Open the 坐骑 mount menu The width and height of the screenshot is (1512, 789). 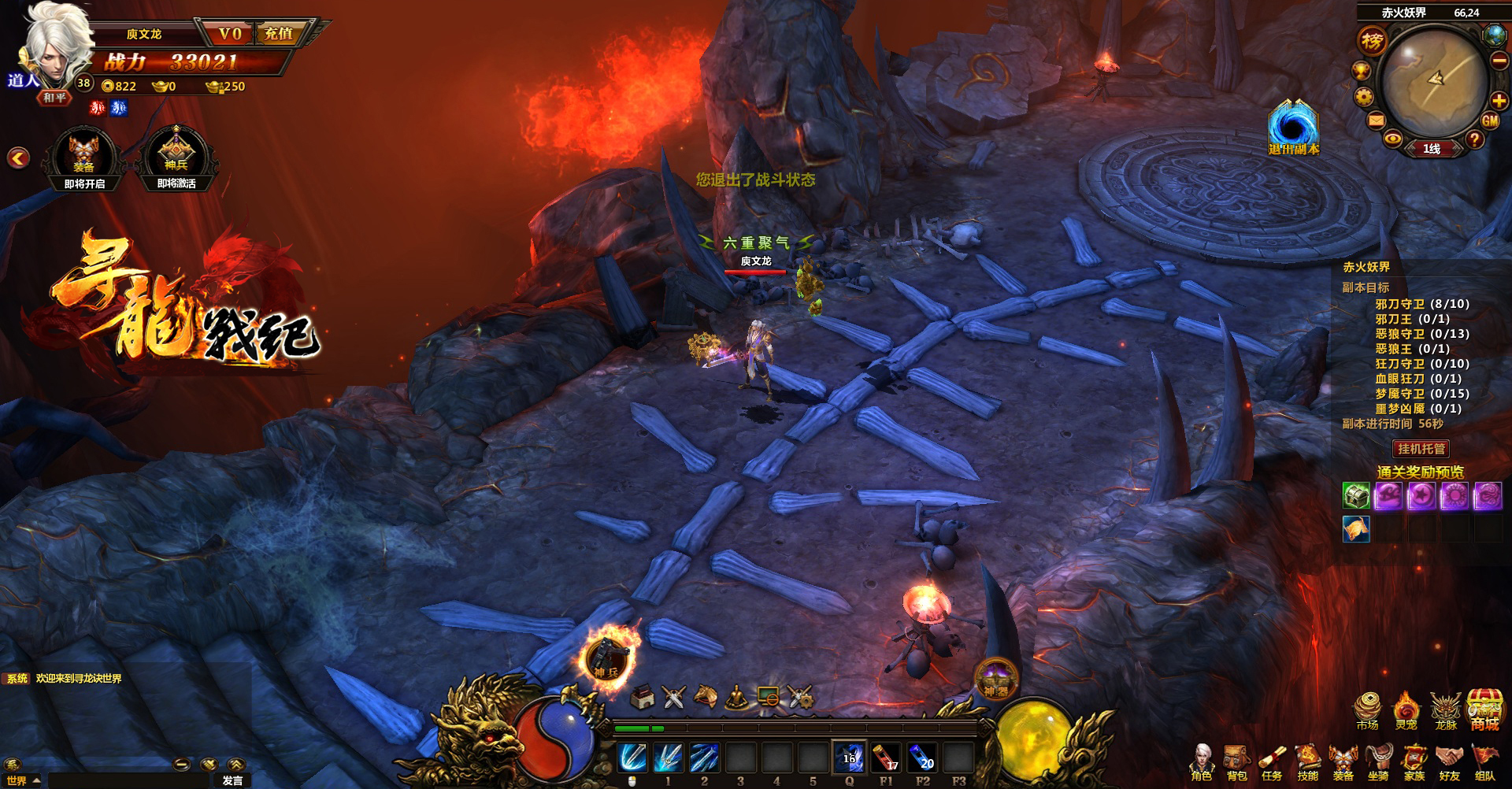pyautogui.click(x=1378, y=763)
